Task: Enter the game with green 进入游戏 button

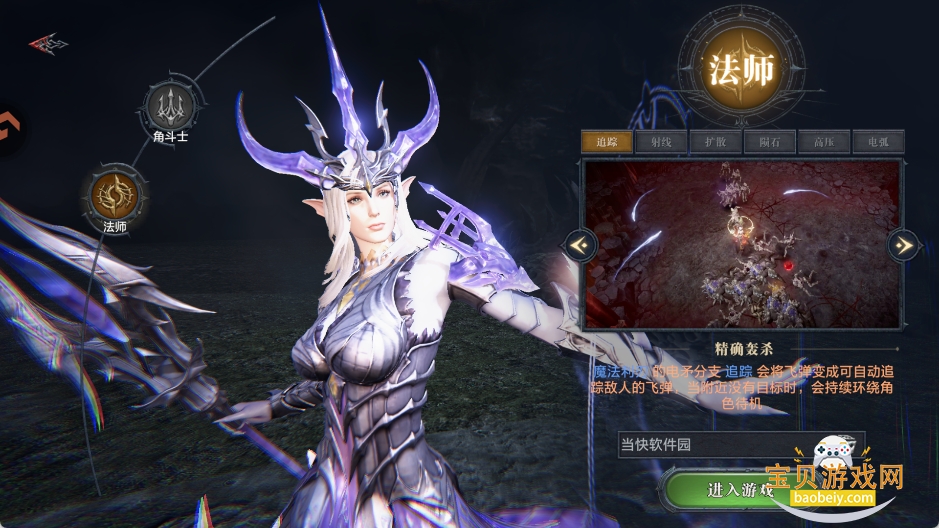Action: pos(740,490)
